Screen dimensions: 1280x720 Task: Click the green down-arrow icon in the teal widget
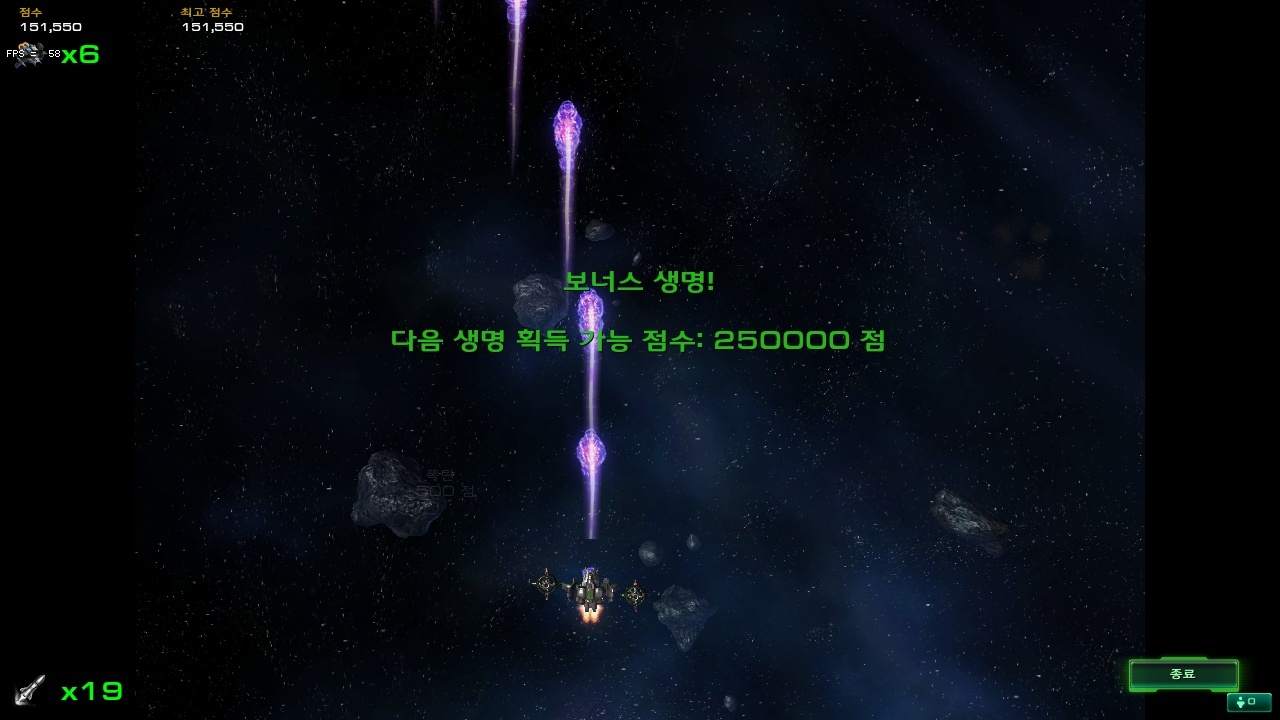(1240, 703)
